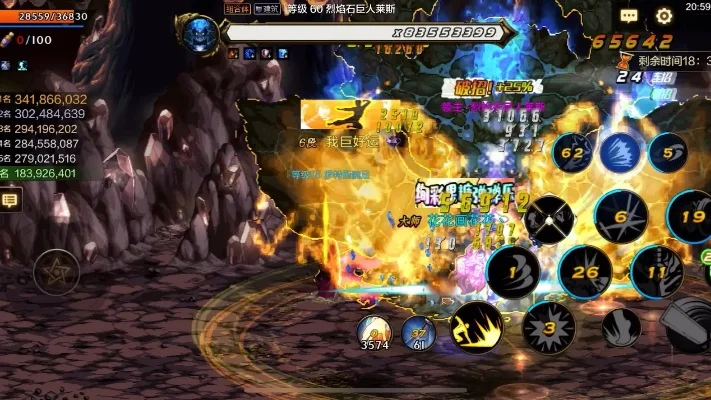This screenshot has height=400, width=711.
Task: Activate the ready blue slash skill
Action: click(x=621, y=153)
